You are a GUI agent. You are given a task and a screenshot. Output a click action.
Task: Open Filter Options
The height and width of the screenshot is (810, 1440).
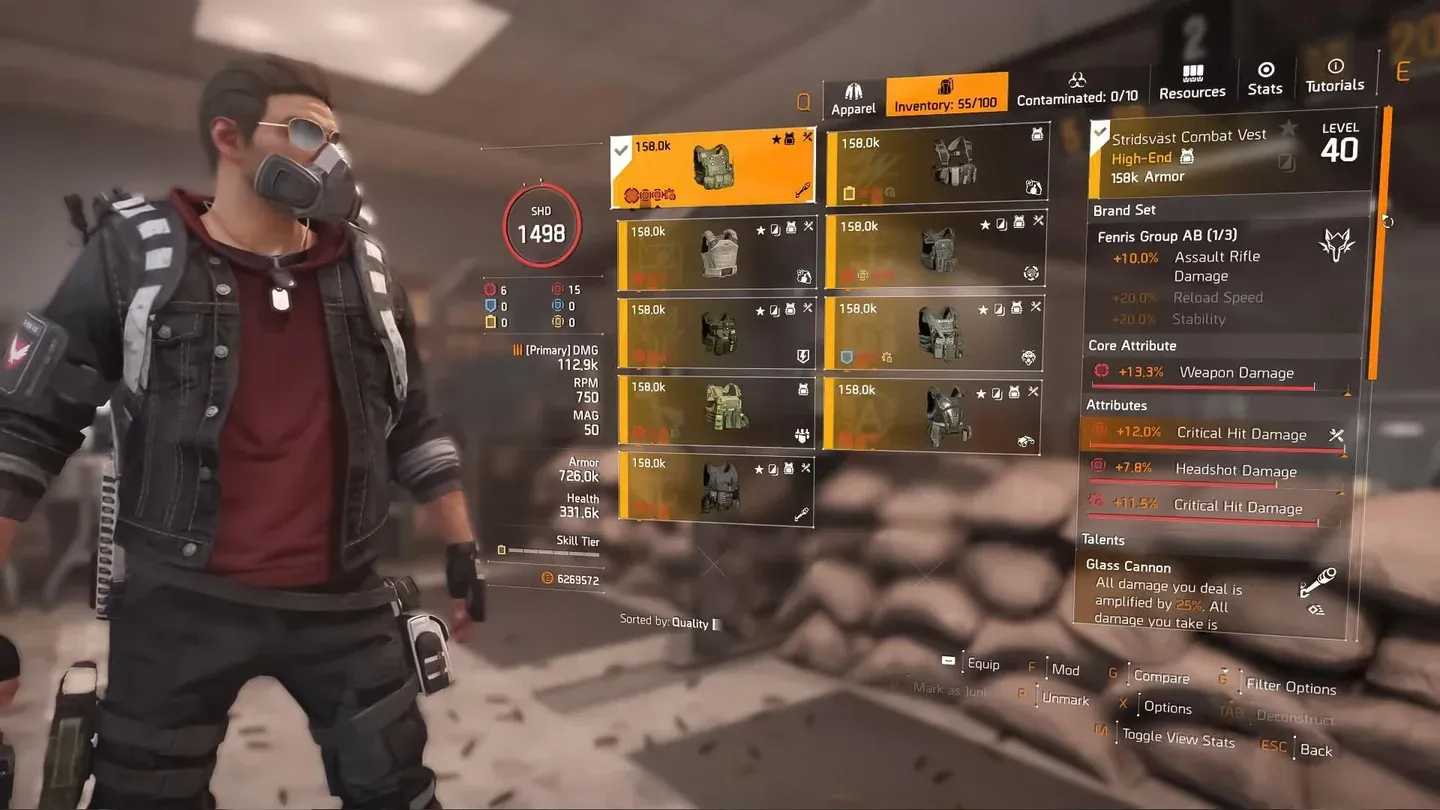[x=1290, y=687]
